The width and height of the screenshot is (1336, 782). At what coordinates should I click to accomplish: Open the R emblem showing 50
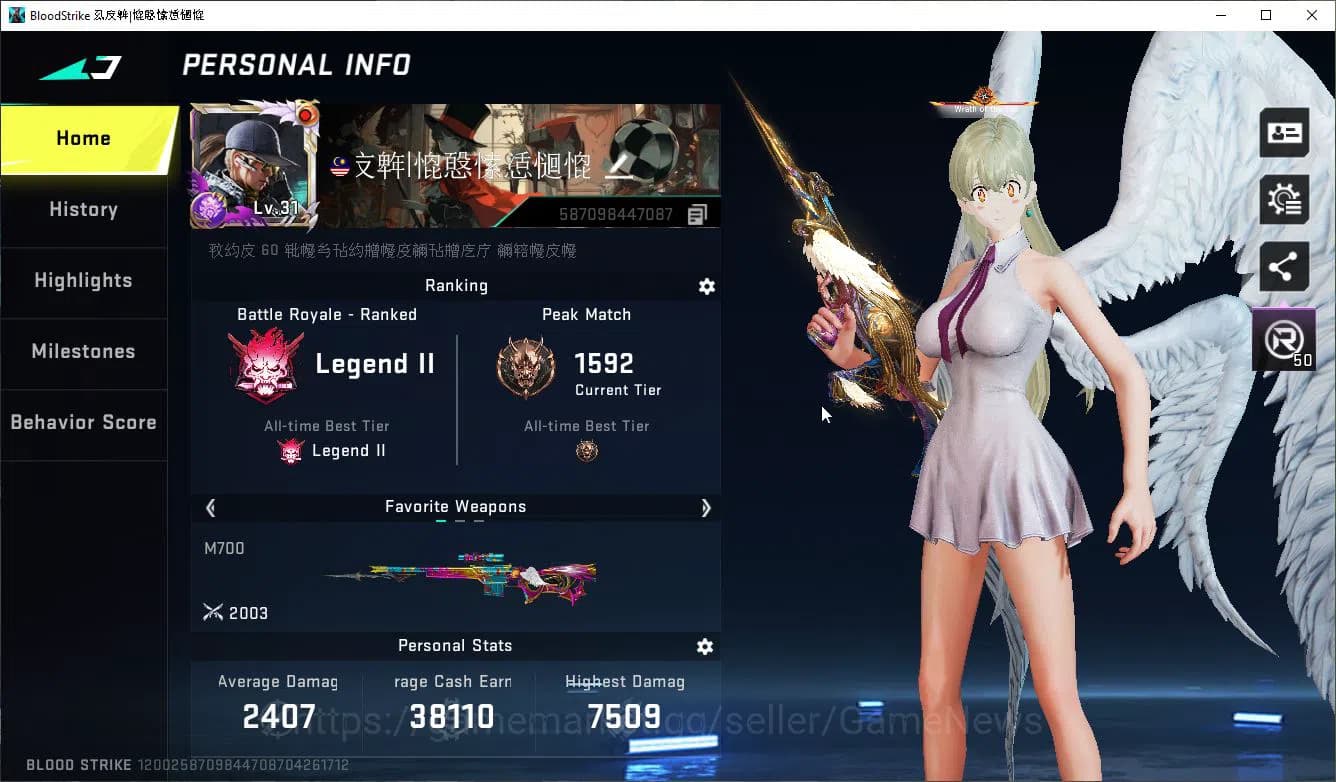[1283, 340]
